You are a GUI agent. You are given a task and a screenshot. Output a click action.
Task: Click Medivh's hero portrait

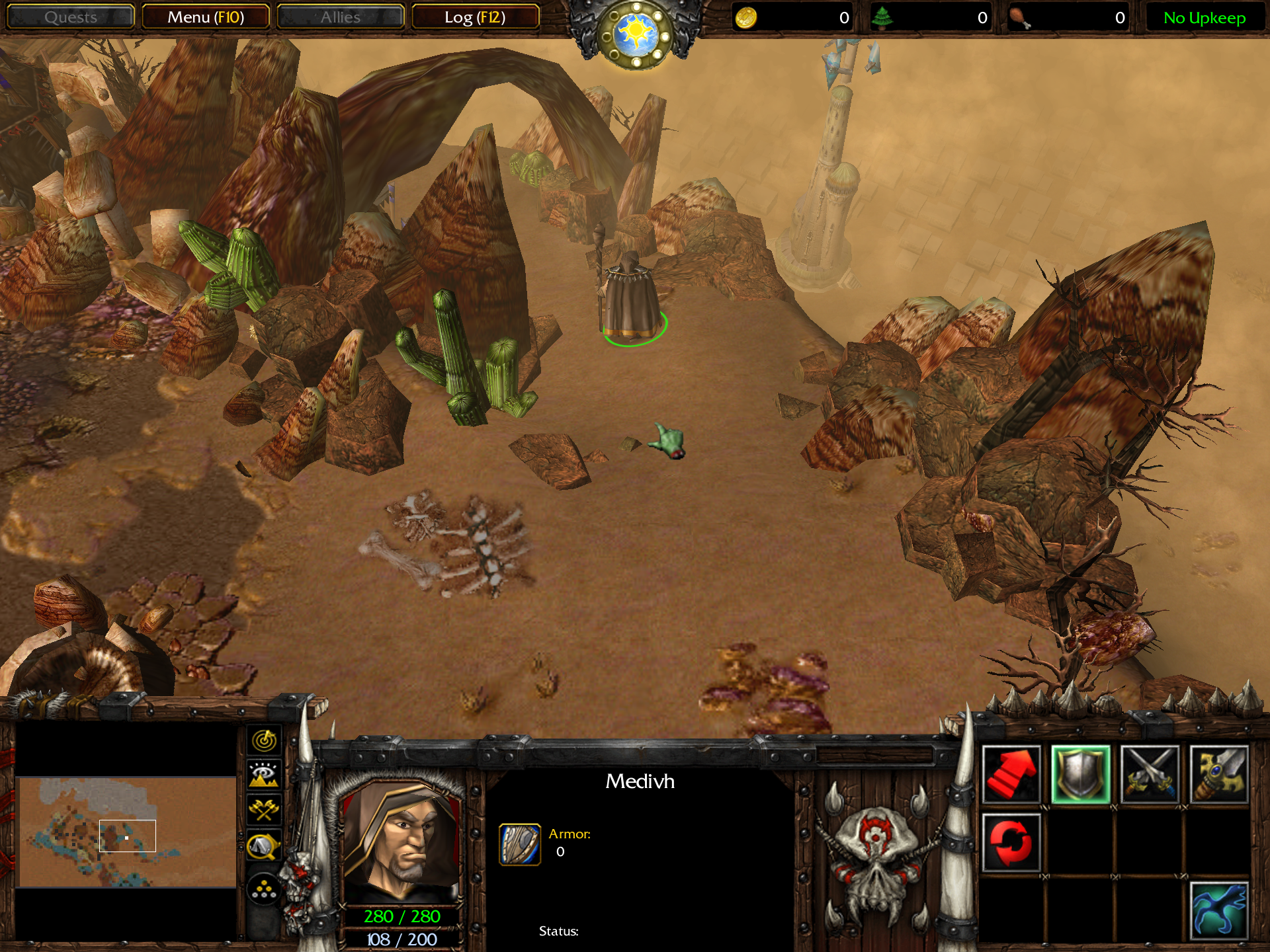(x=401, y=840)
